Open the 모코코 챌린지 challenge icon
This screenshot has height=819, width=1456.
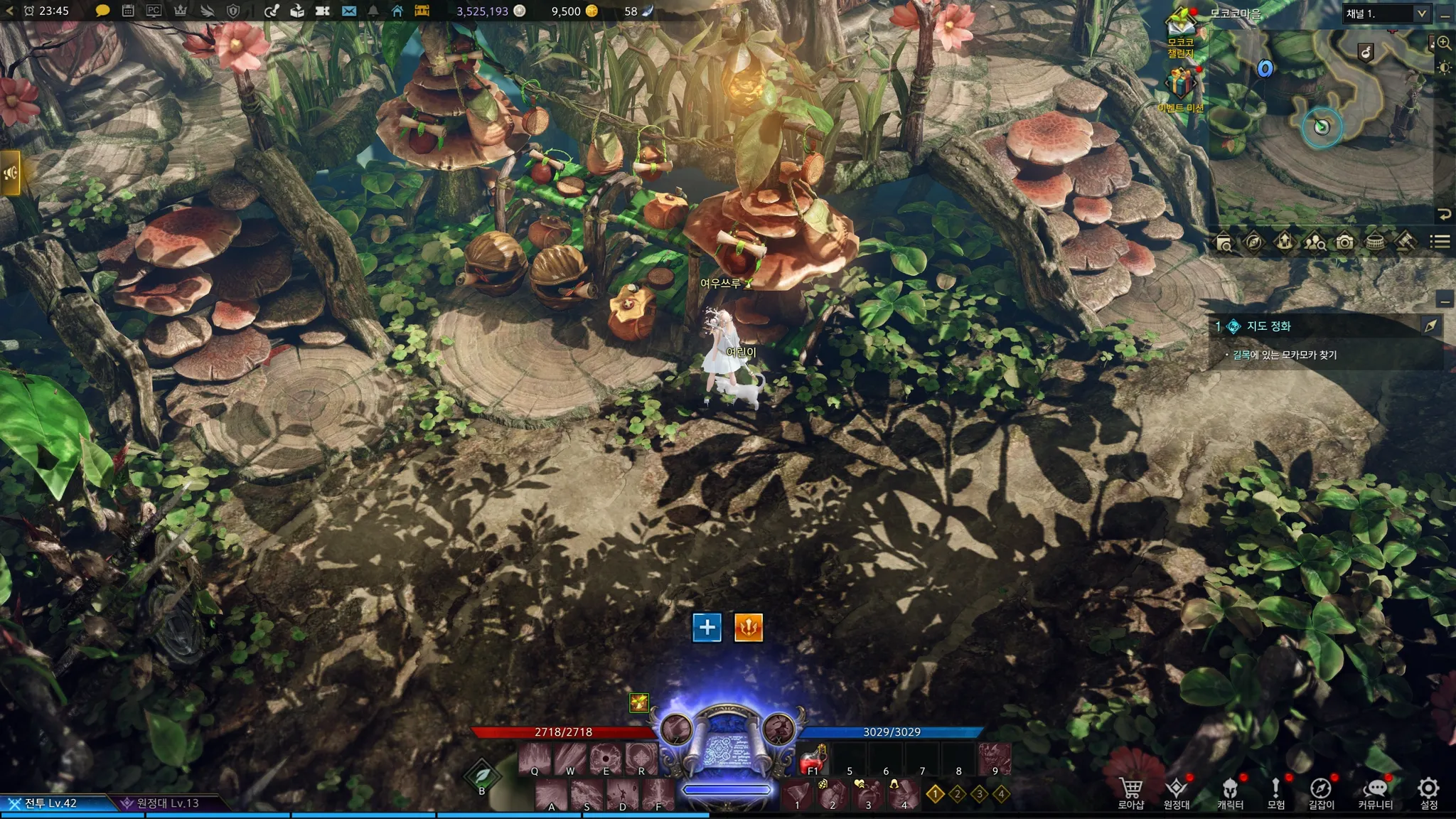1181,34
